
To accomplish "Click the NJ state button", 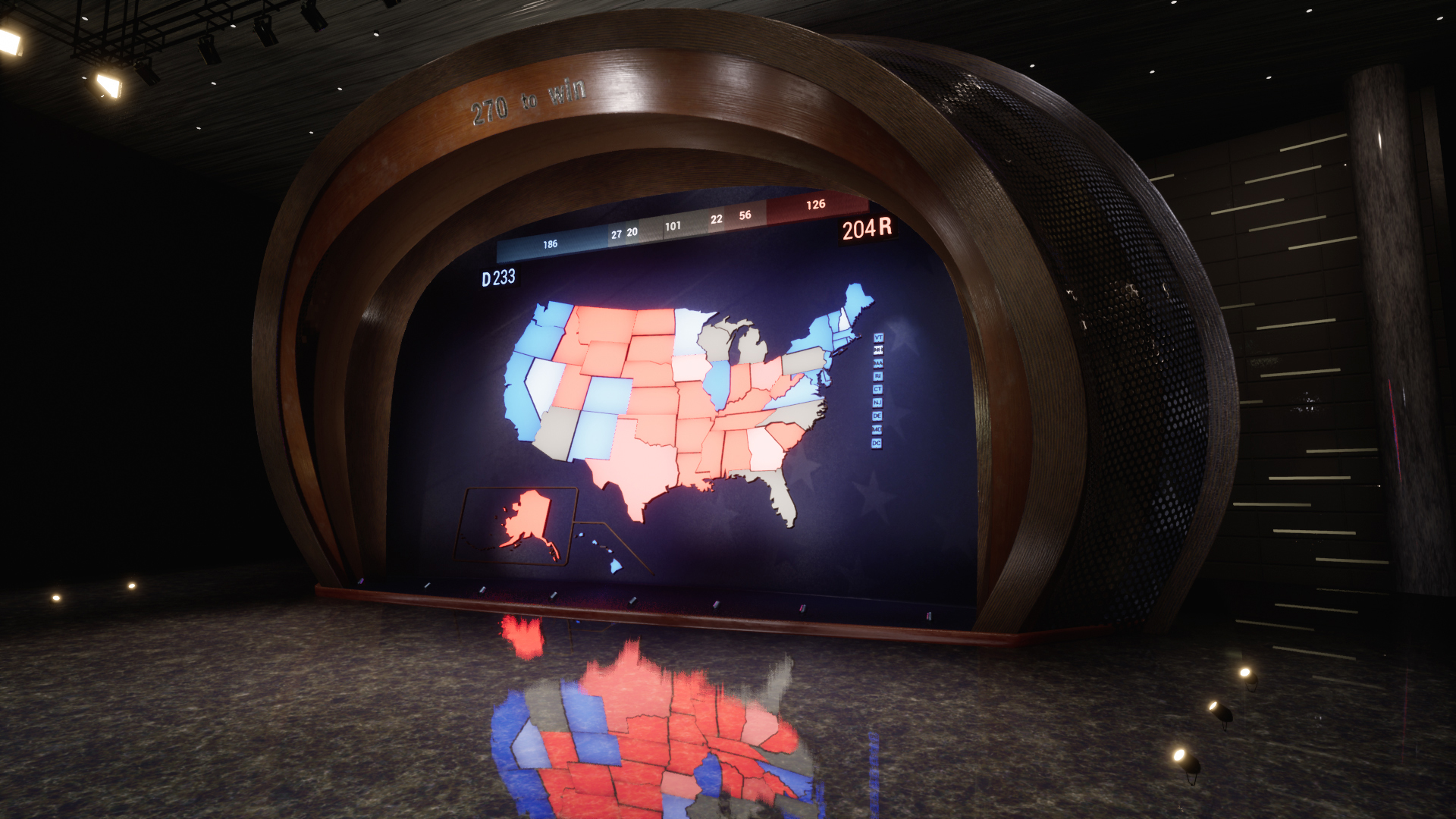I will point(877,403).
